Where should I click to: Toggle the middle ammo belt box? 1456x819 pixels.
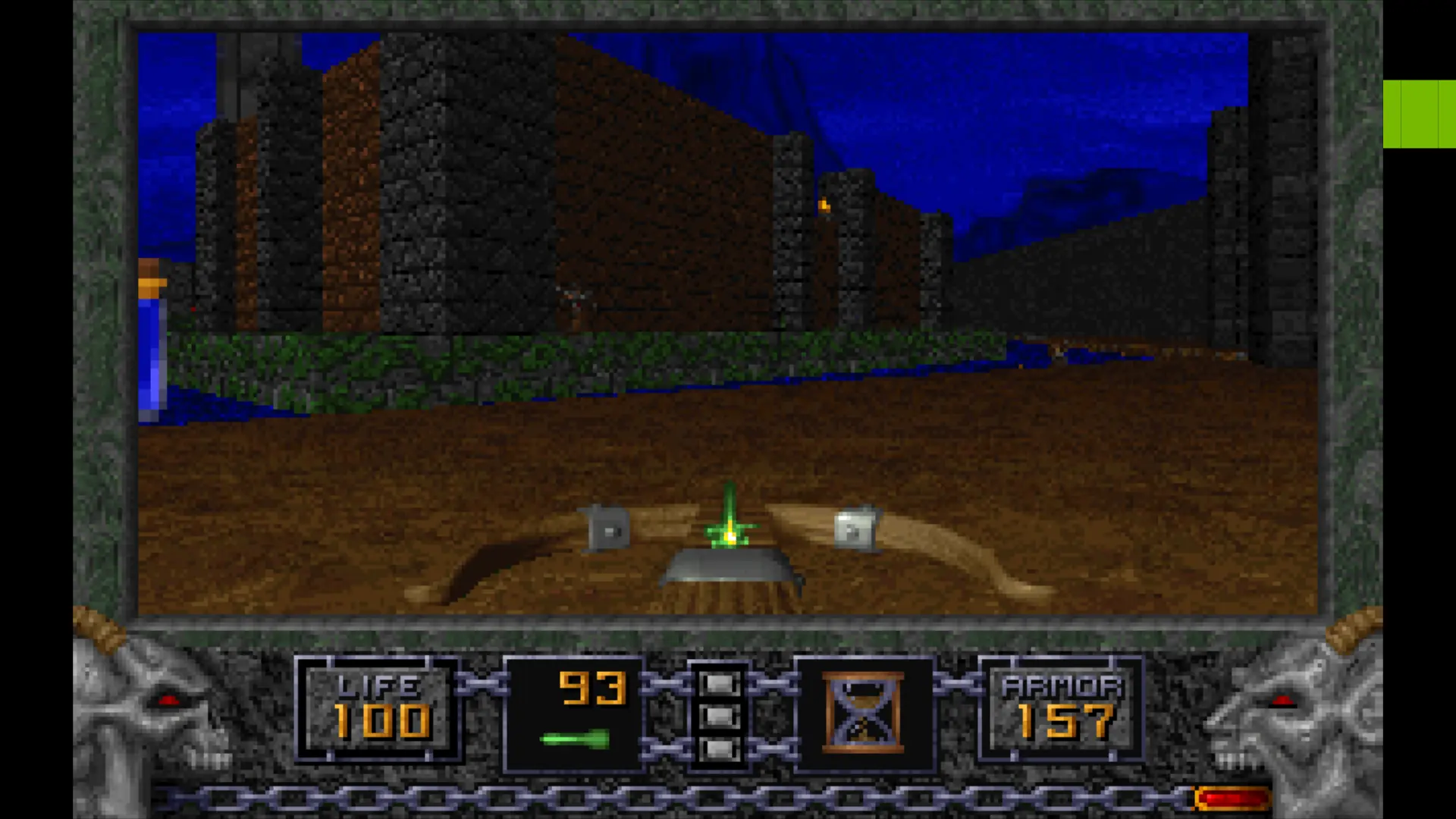click(x=720, y=717)
